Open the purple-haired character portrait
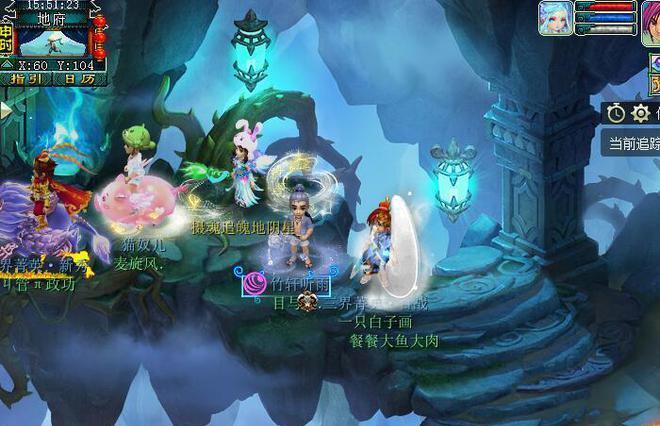The image size is (660, 426). coord(650,18)
